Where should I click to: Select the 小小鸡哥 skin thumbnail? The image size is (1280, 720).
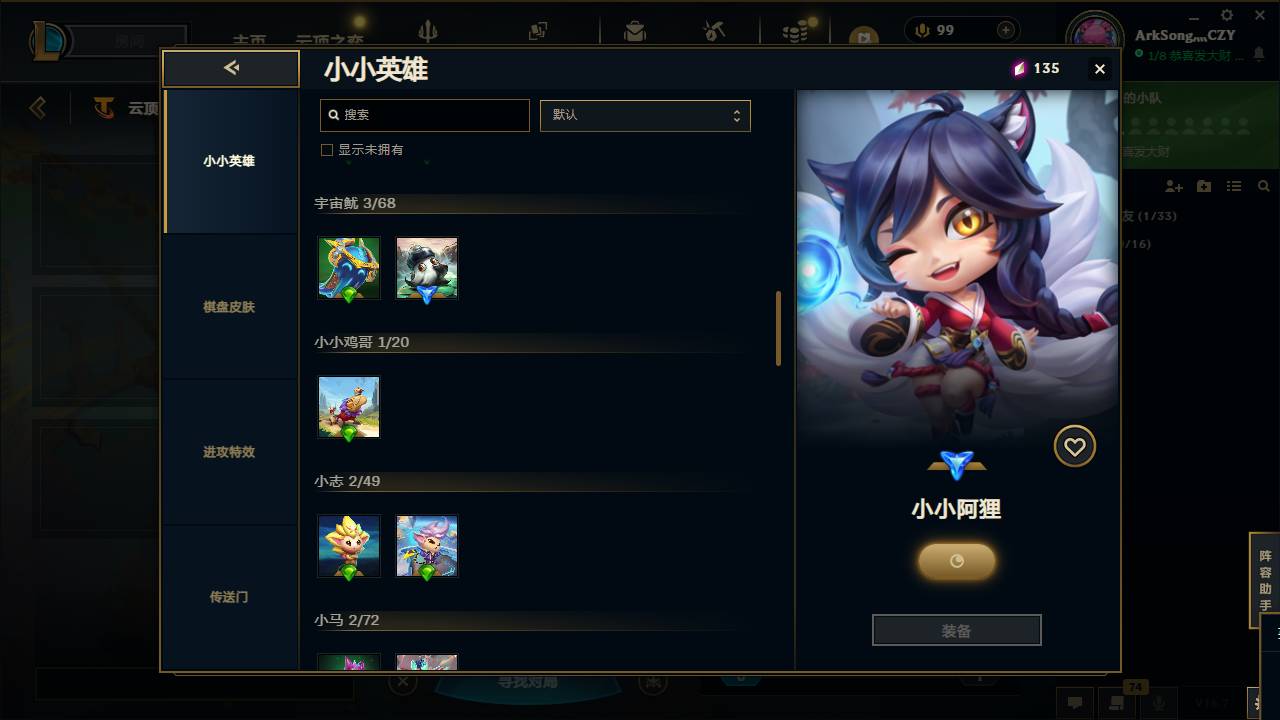tap(348, 407)
